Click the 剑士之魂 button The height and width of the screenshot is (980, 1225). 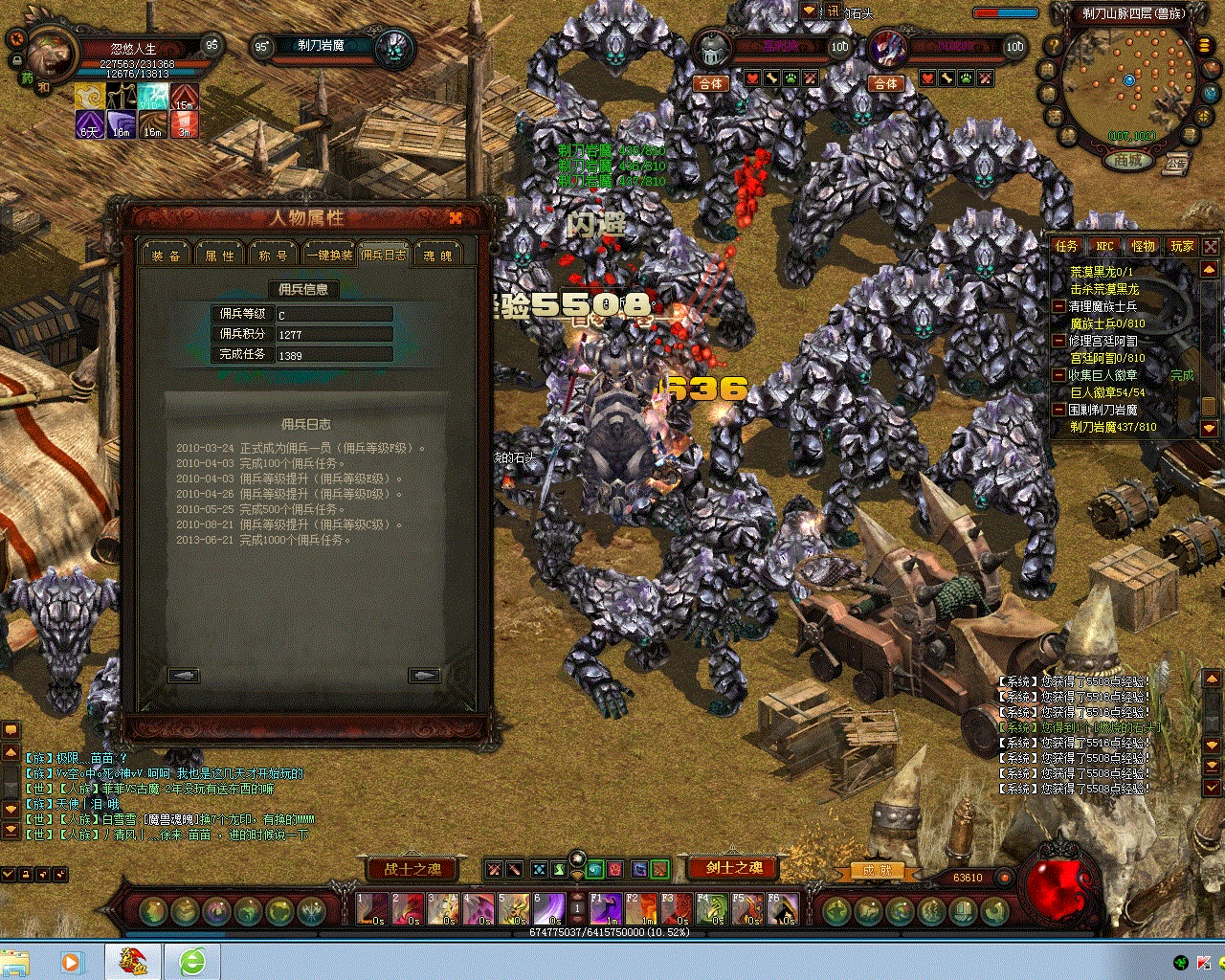point(734,868)
